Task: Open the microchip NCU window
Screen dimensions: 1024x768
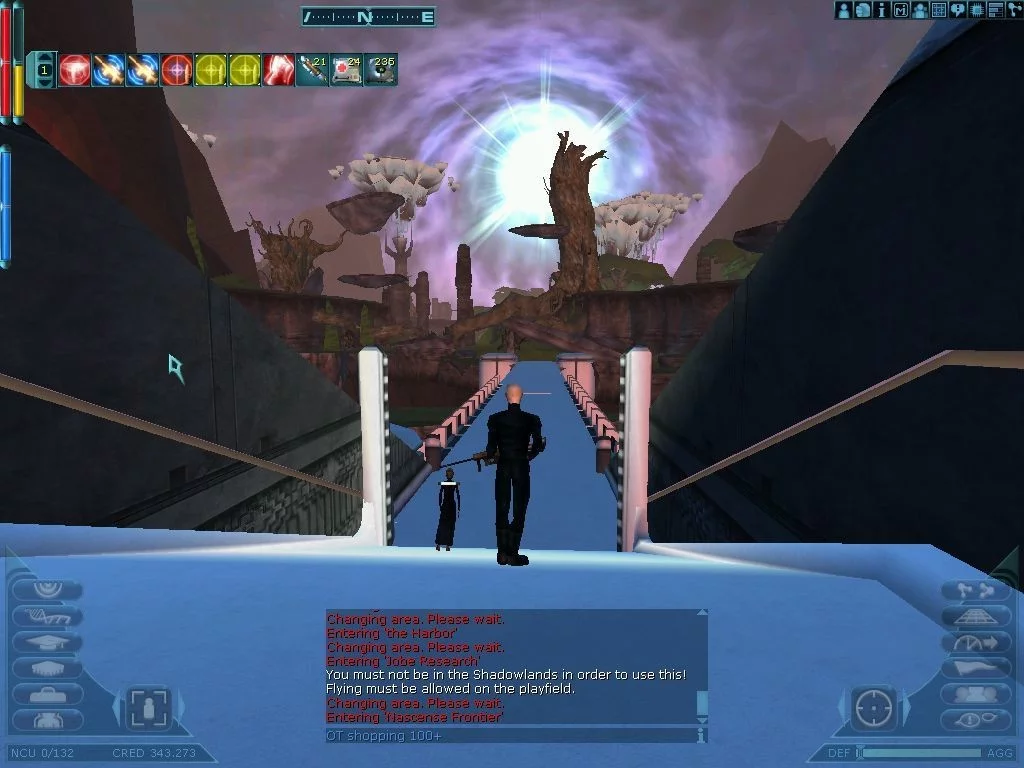Action: pyautogui.click(x=977, y=10)
